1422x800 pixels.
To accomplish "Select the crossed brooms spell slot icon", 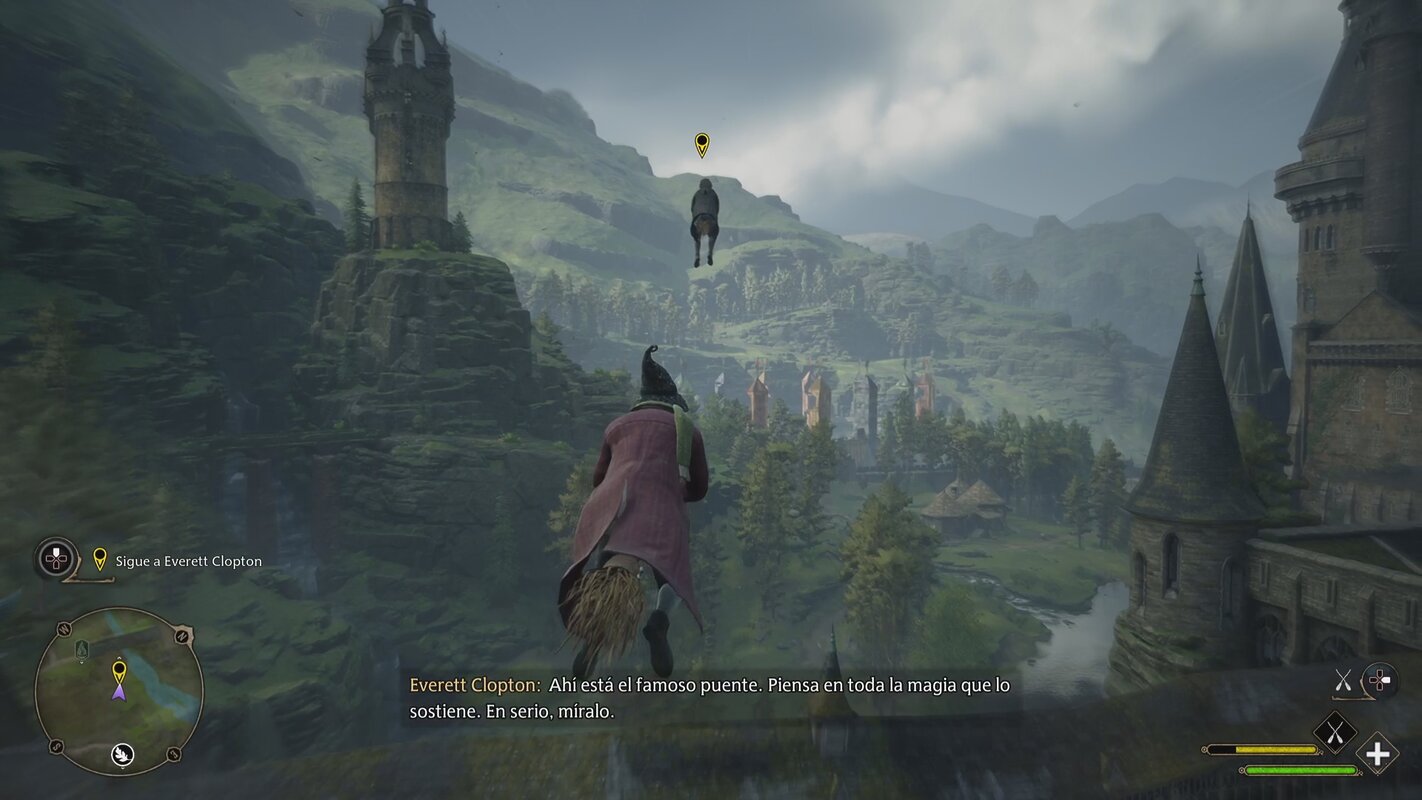I will (1334, 732).
